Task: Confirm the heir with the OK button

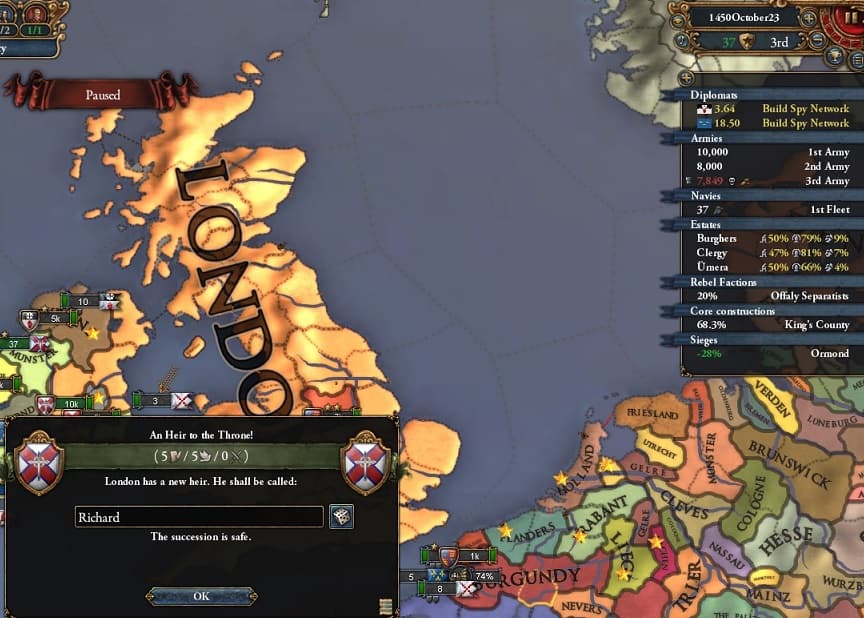Action: point(201,596)
